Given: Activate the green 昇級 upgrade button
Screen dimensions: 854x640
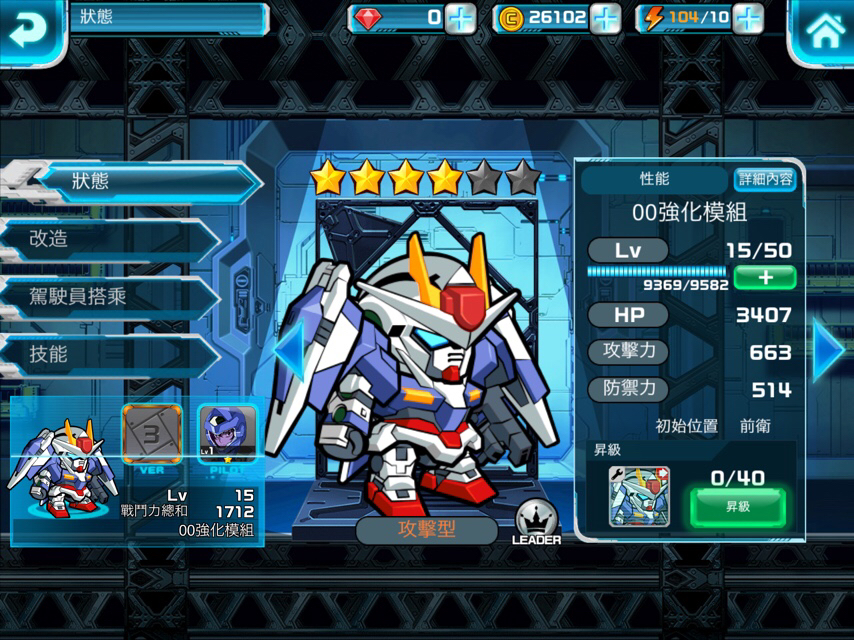Looking at the screenshot, I should tap(738, 508).
